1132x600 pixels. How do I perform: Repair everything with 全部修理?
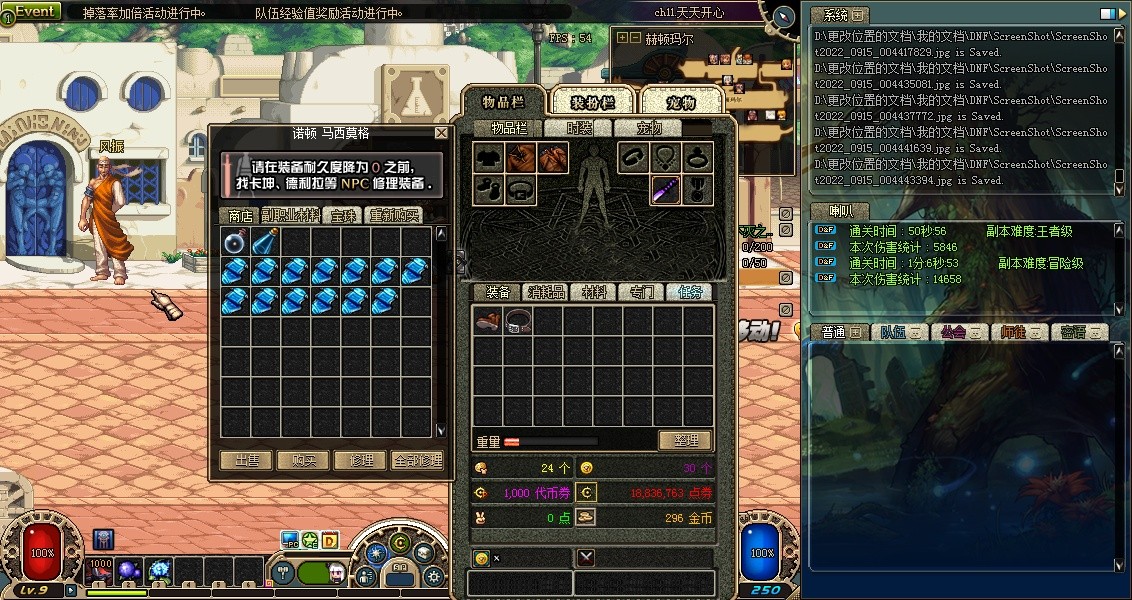pyautogui.click(x=417, y=460)
